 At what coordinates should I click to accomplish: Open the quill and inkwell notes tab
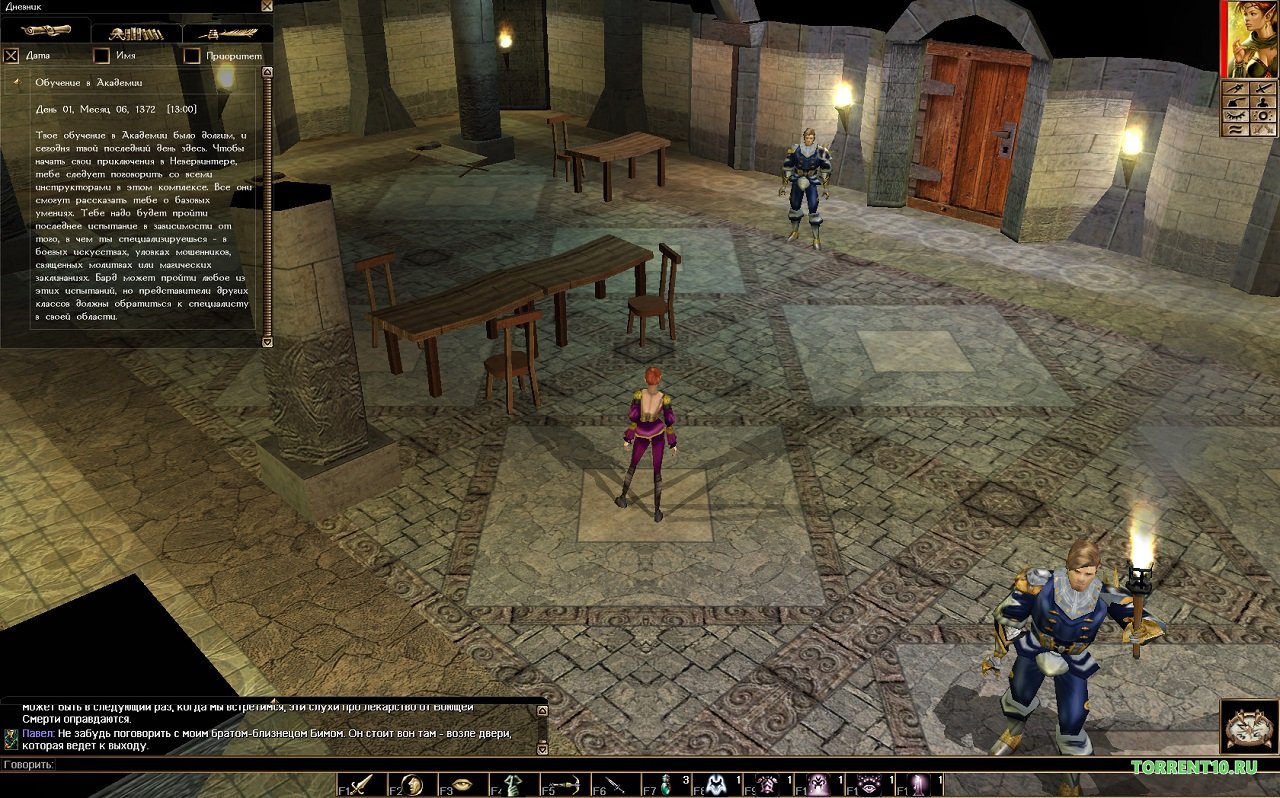(x=227, y=31)
